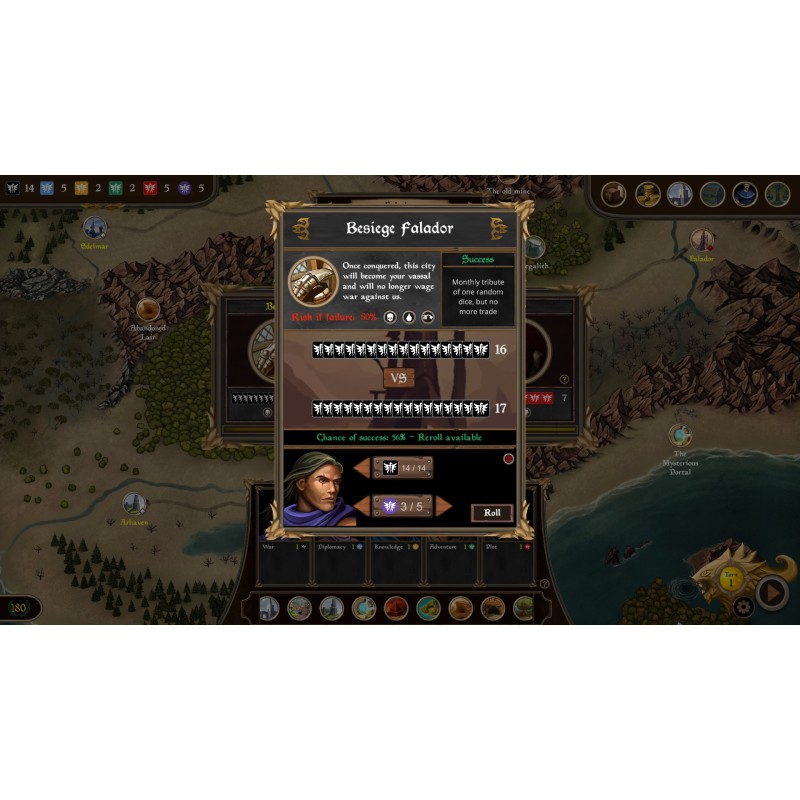Screen dimensions: 800x800
Task: Roll the dice for the siege
Action: tap(492, 513)
